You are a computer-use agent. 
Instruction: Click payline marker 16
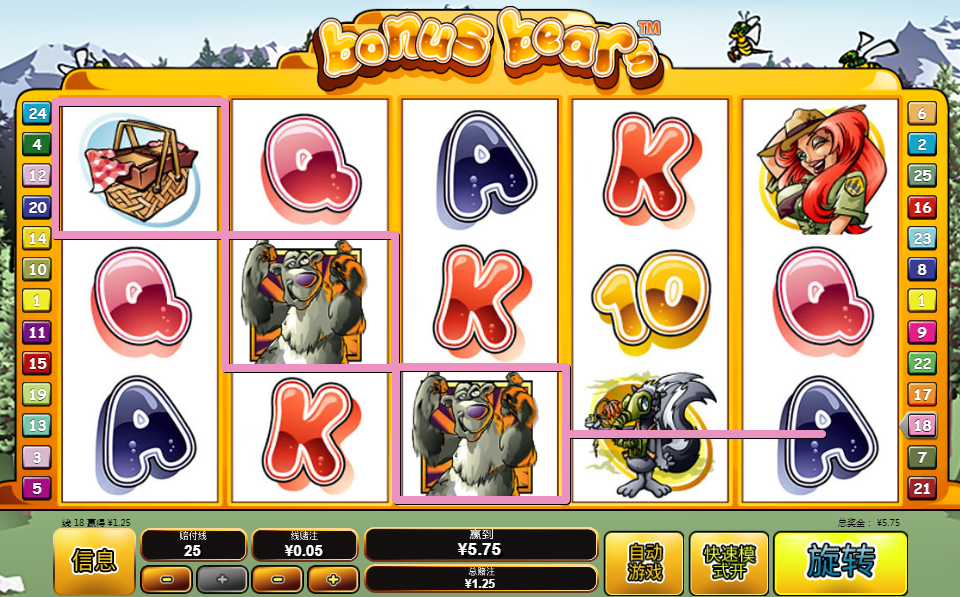pyautogui.click(x=921, y=207)
